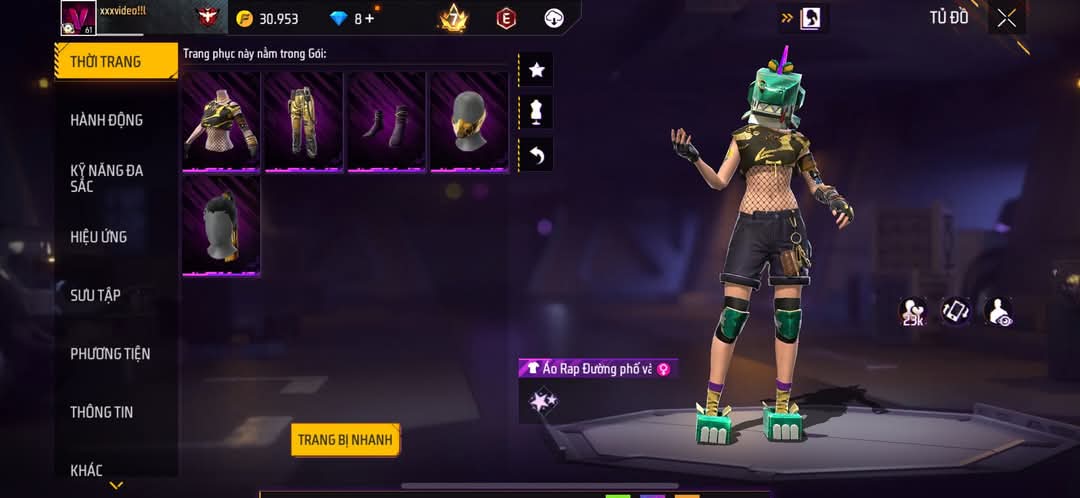The image size is (1080, 498).
Task: Show the THÔNG TIN tab
Action: click(x=101, y=412)
